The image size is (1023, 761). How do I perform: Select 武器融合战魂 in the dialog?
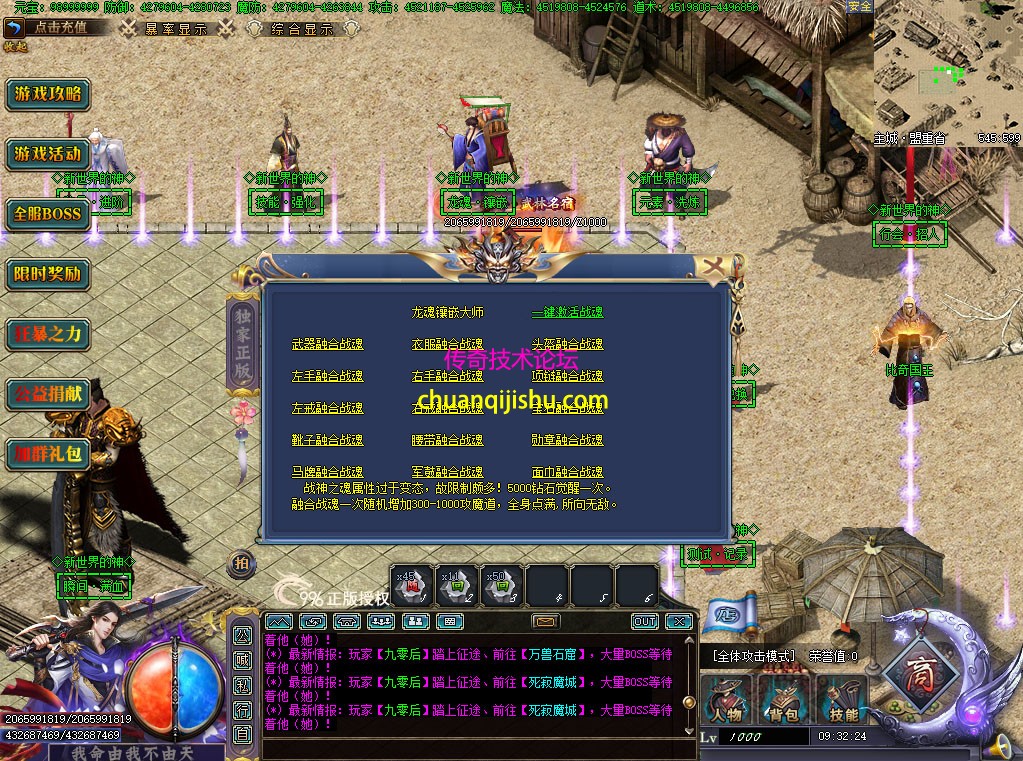tap(327, 345)
